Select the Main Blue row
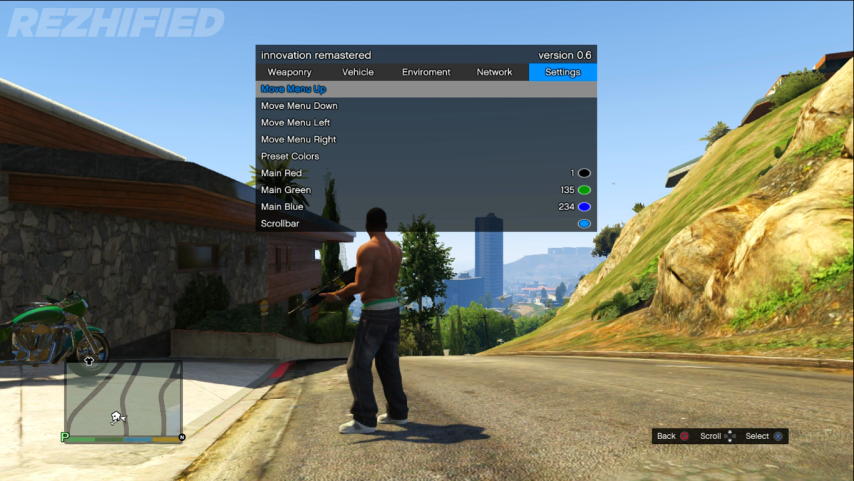 click(284, 207)
